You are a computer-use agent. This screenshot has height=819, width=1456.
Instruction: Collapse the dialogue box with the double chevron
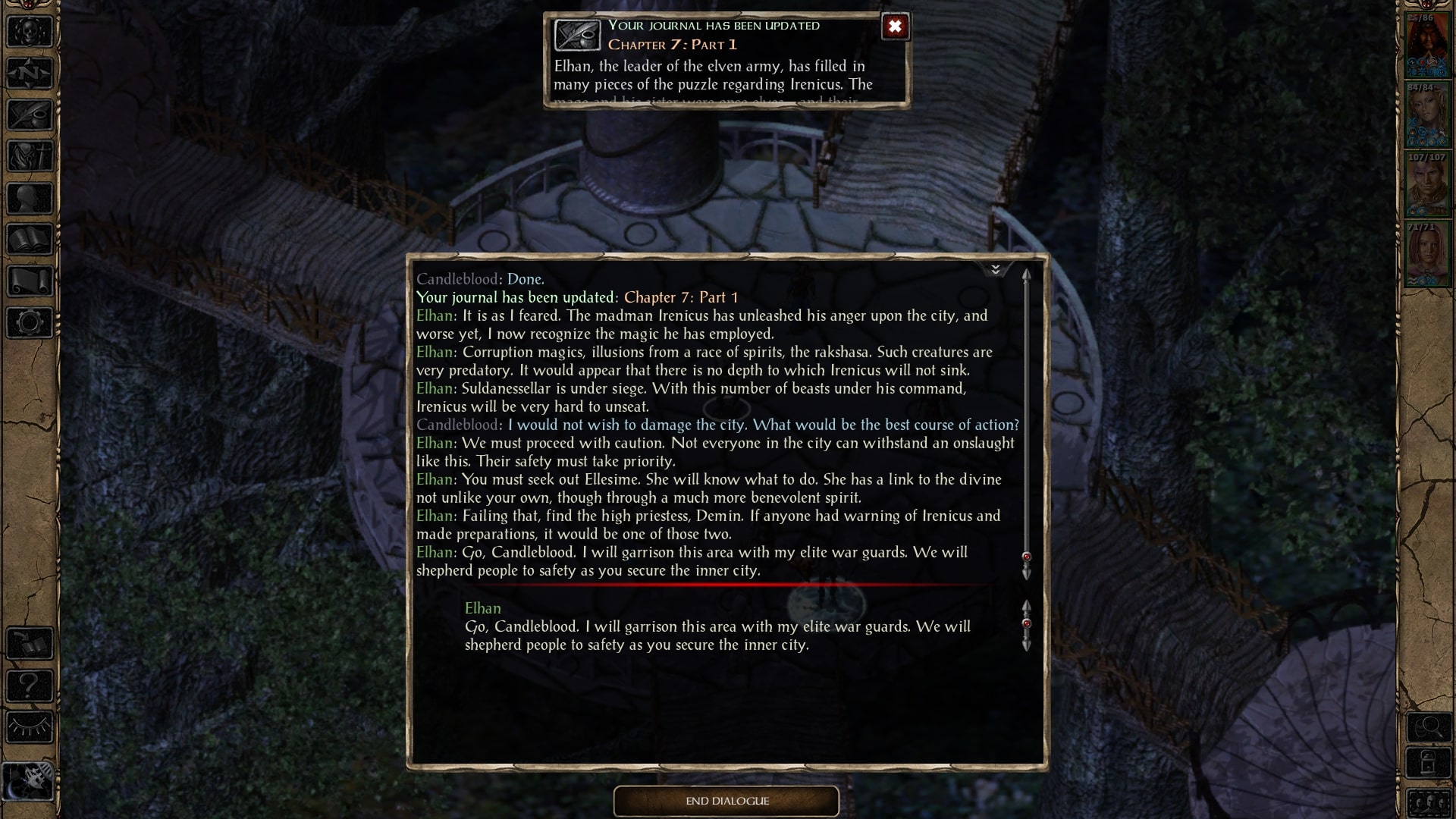(x=996, y=268)
